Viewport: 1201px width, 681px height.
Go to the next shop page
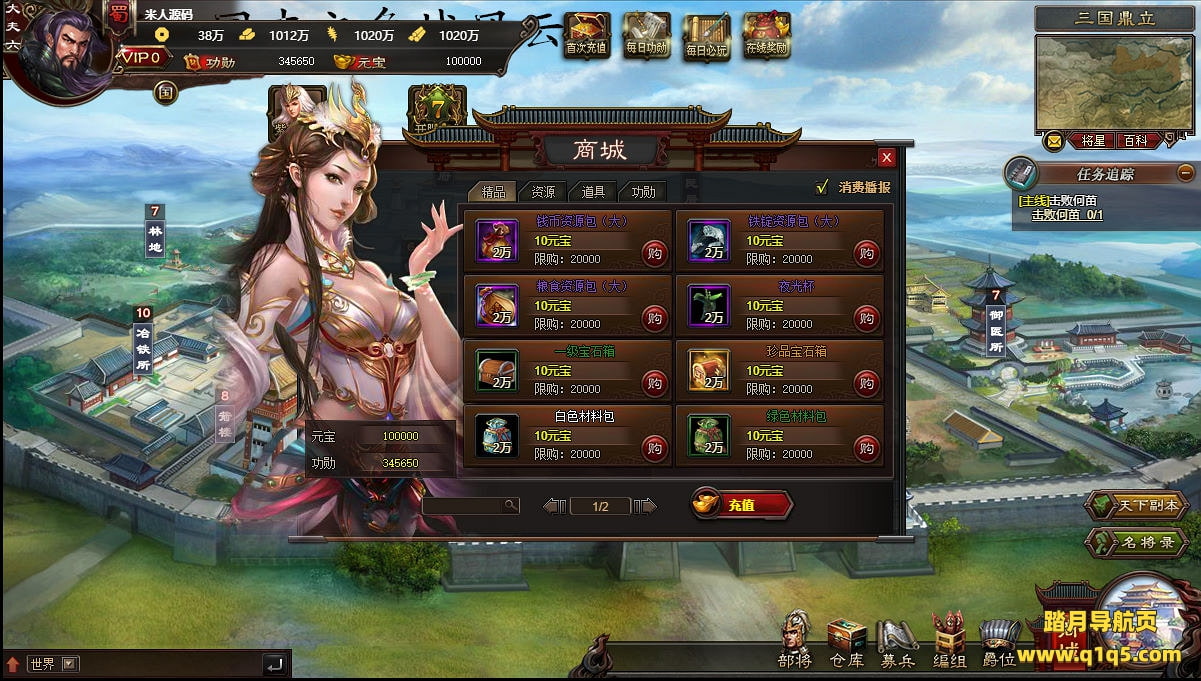point(645,506)
